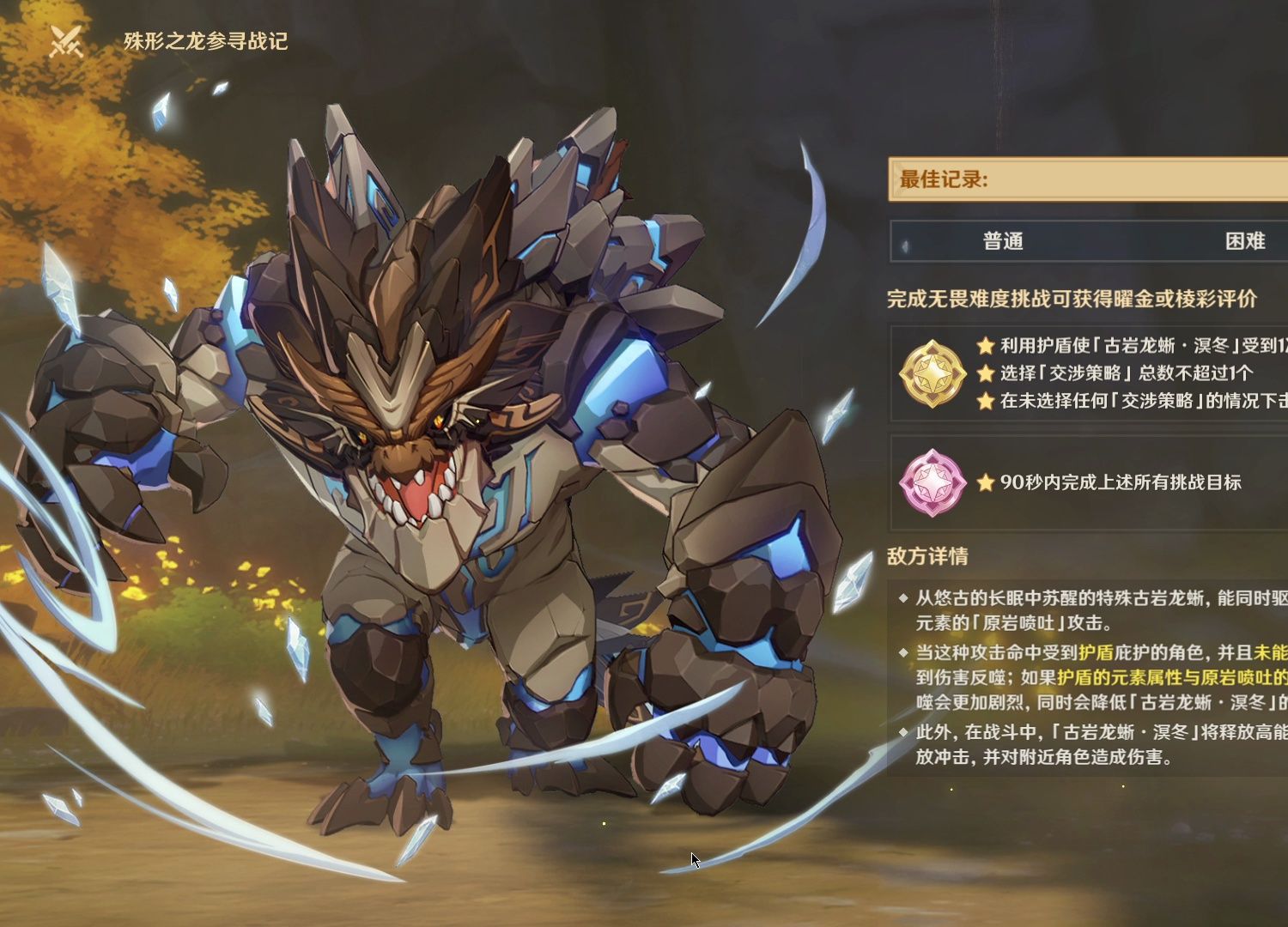1288x927 pixels.
Task: Expand the 敌方详情 section header
Action: tap(926, 556)
